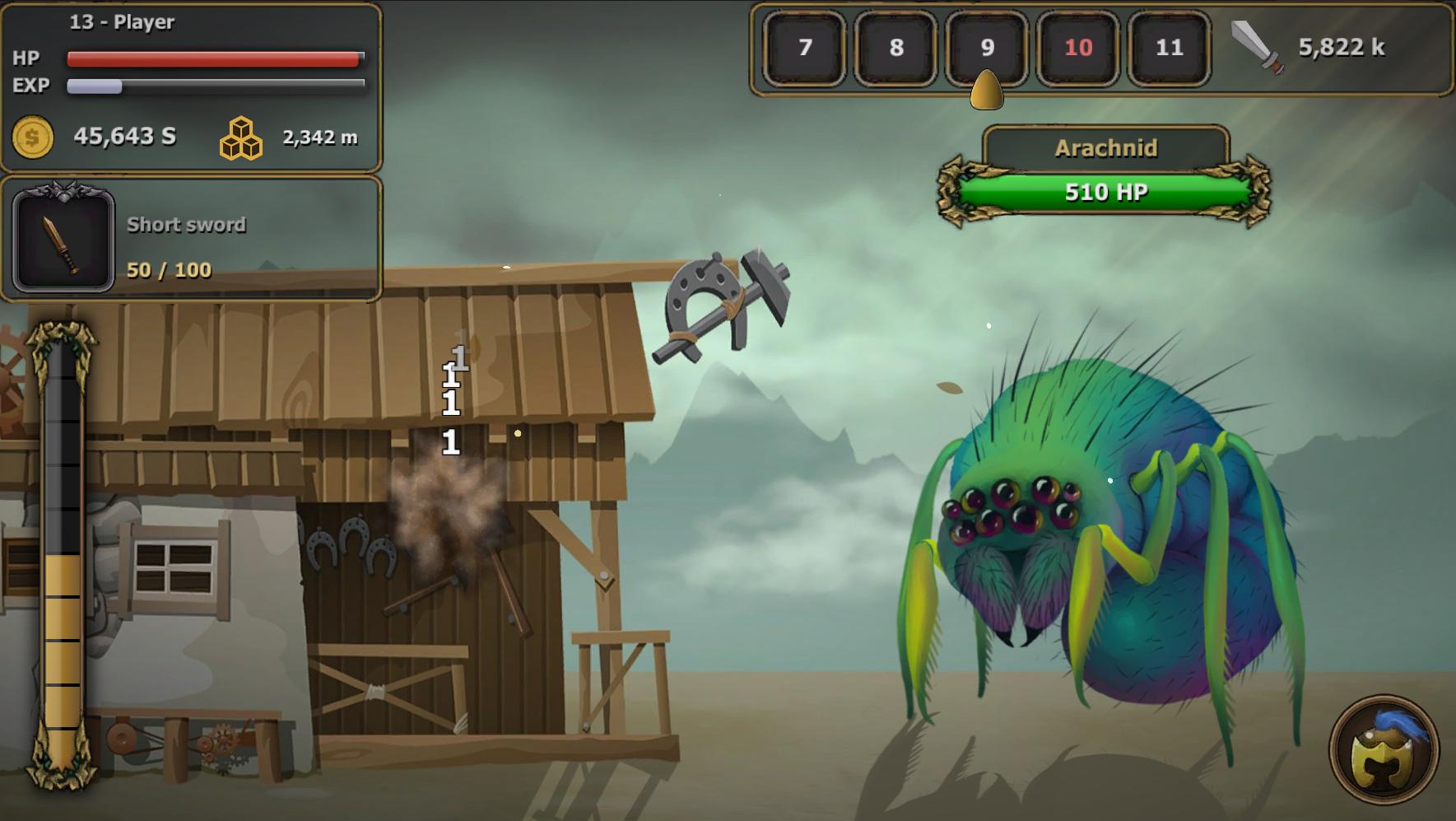Click the gold coin currency icon
The width and height of the screenshot is (1456, 821).
click(33, 136)
